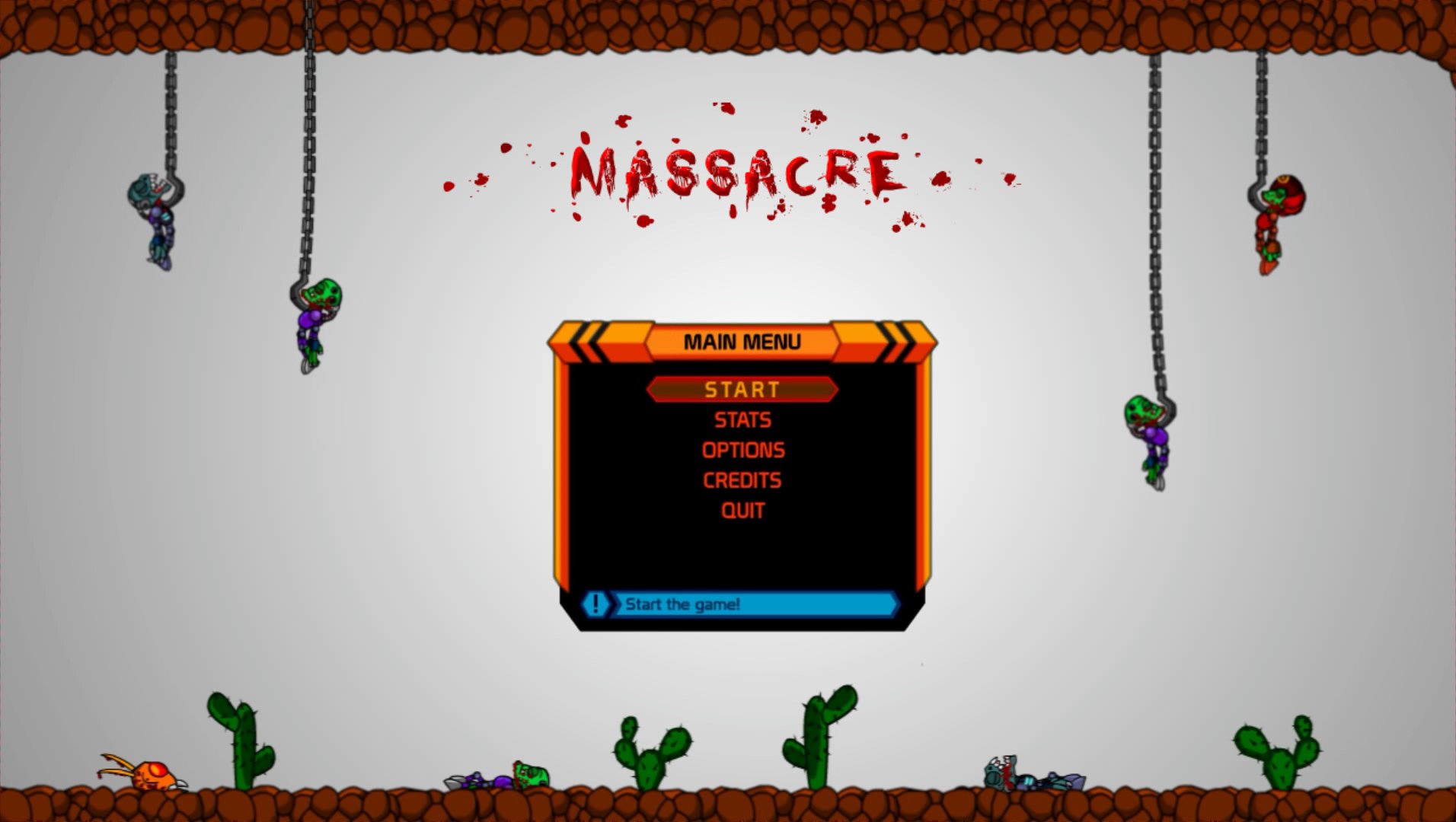The height and width of the screenshot is (822, 1456).
Task: Select START in the main menu
Action: tap(742, 390)
